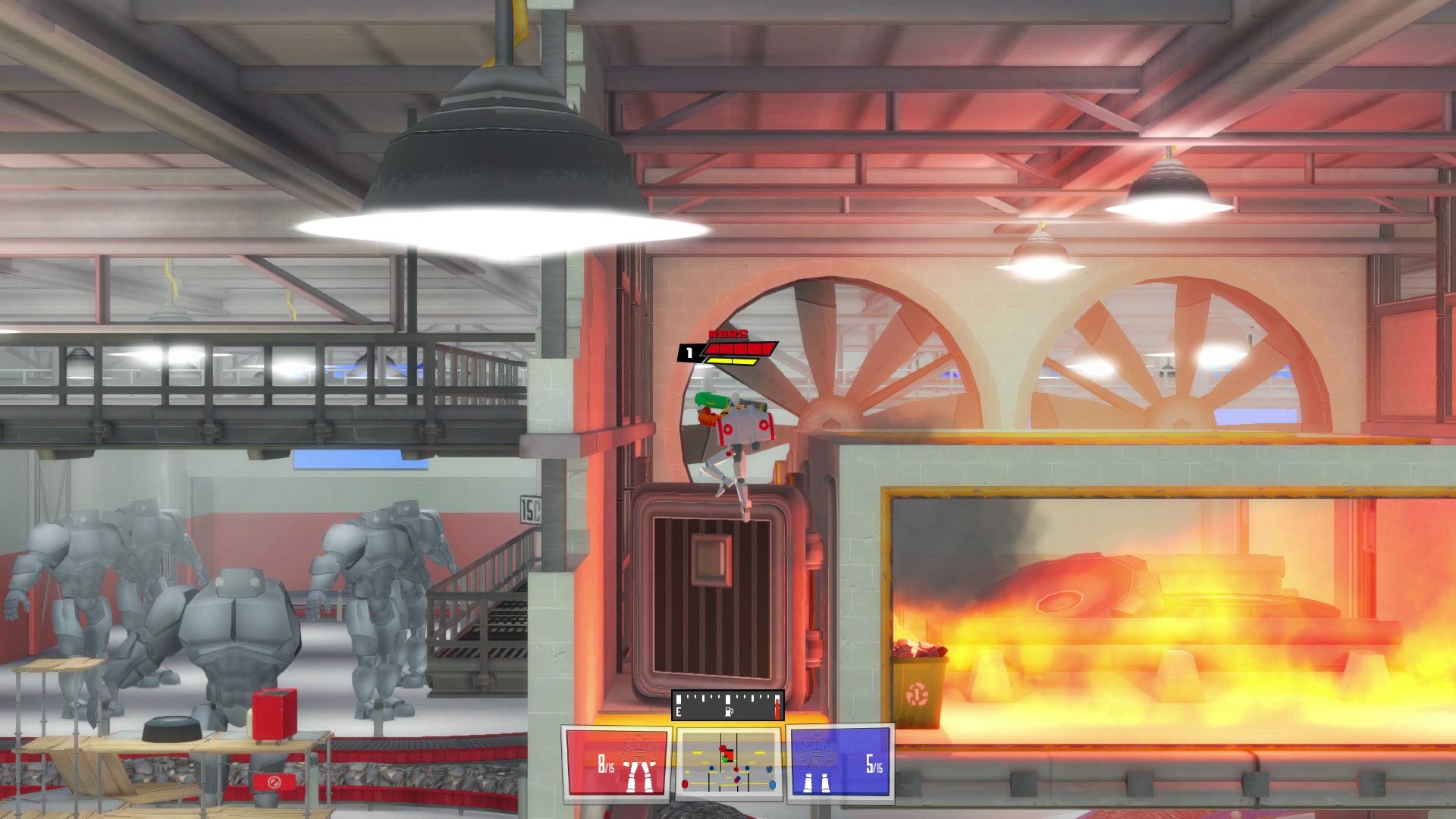The image size is (1456, 819).
Task: Select the red team mech legs icon
Action: pos(639,777)
